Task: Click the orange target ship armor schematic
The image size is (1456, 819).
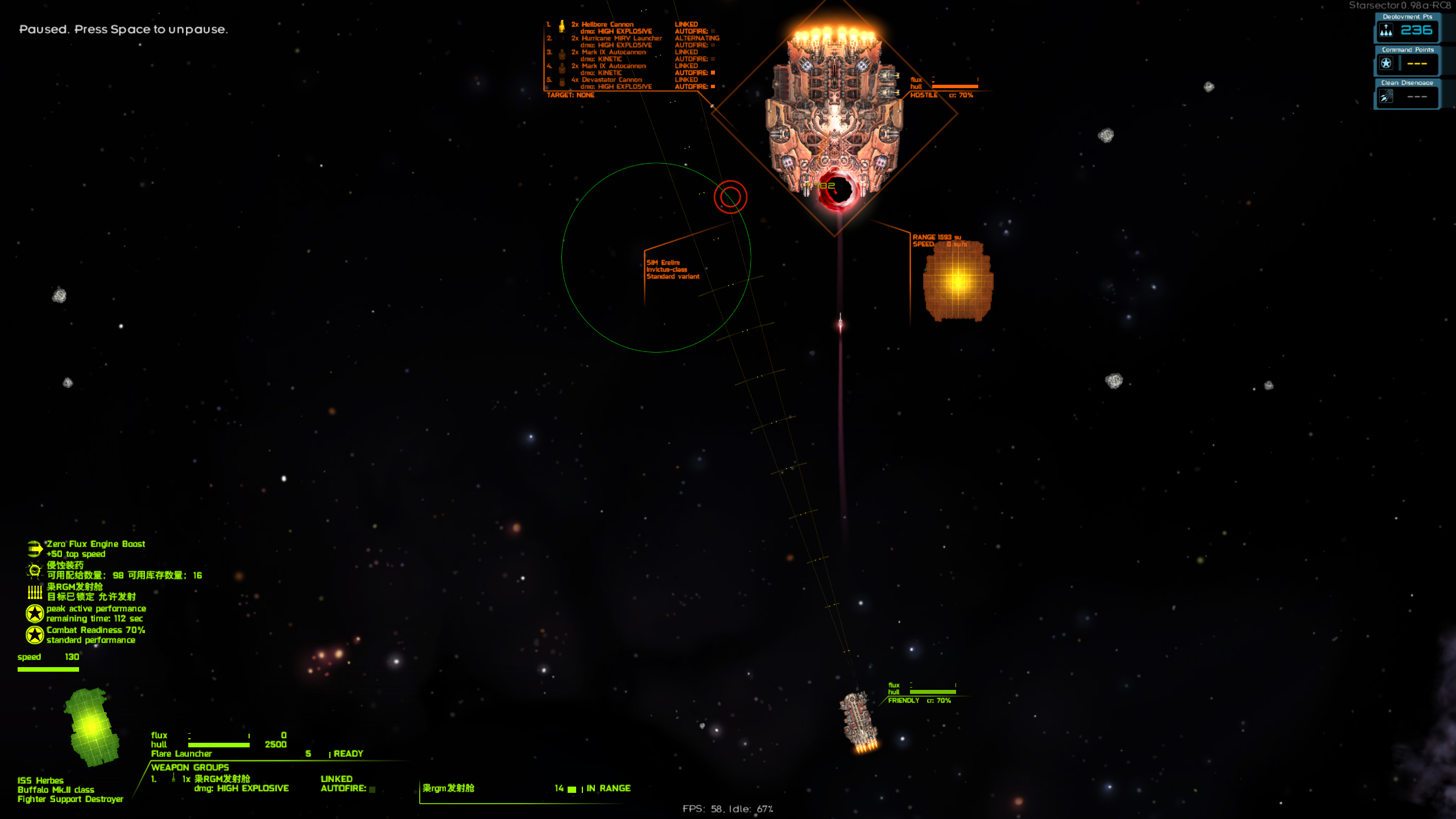Action: click(x=958, y=281)
